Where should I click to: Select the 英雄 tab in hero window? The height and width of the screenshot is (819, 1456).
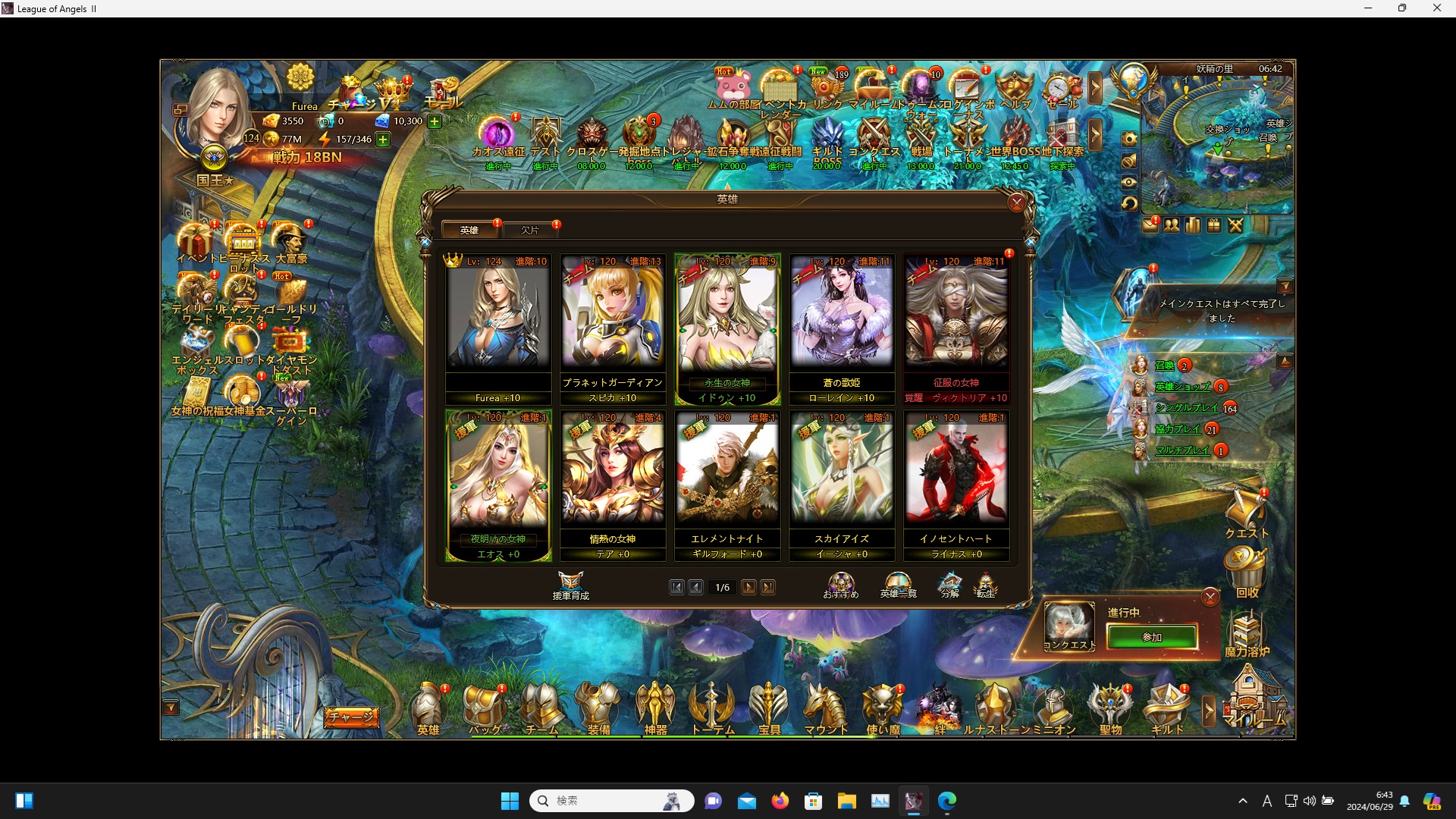(469, 230)
